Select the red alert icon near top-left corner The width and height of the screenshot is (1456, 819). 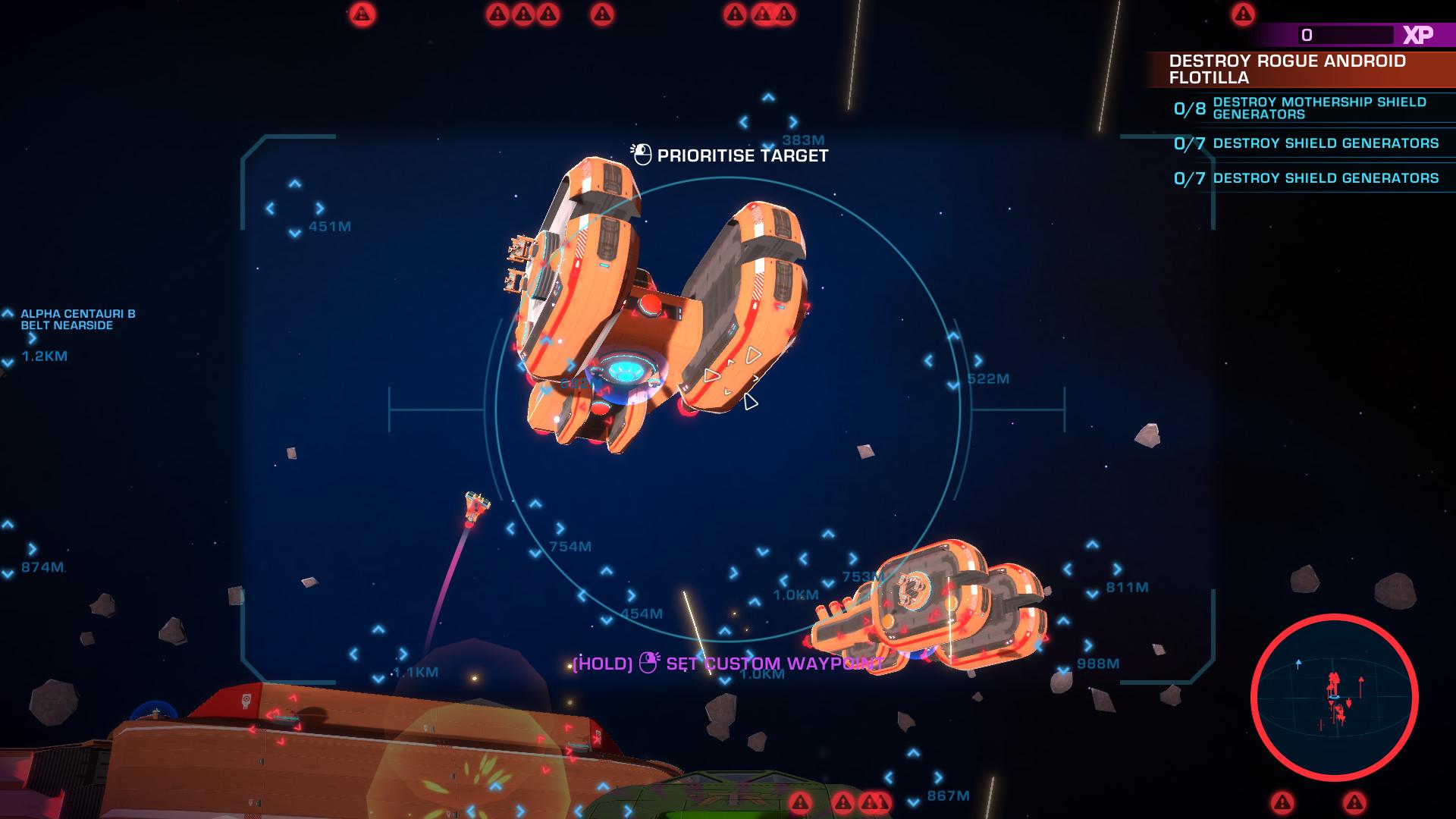(x=363, y=12)
